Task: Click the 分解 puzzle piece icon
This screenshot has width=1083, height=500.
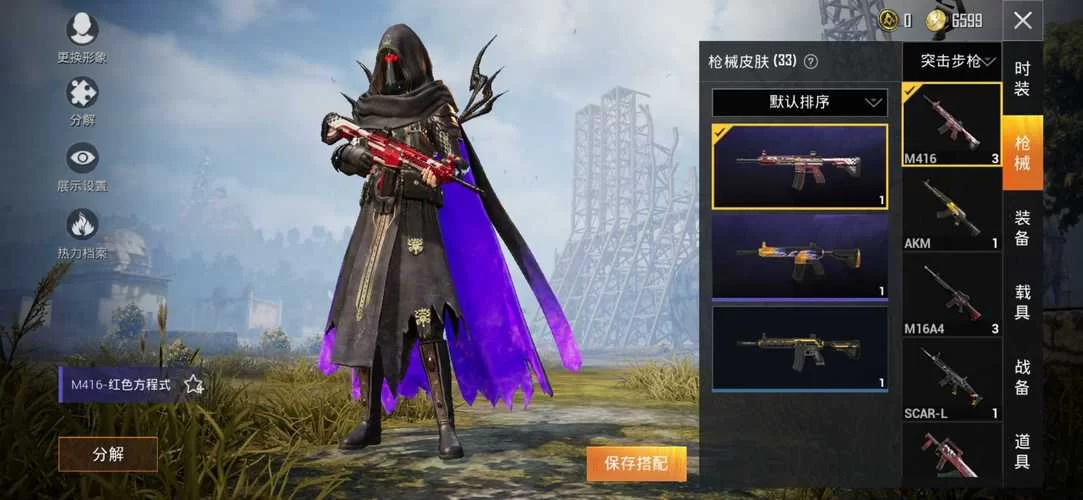Action: point(82,94)
